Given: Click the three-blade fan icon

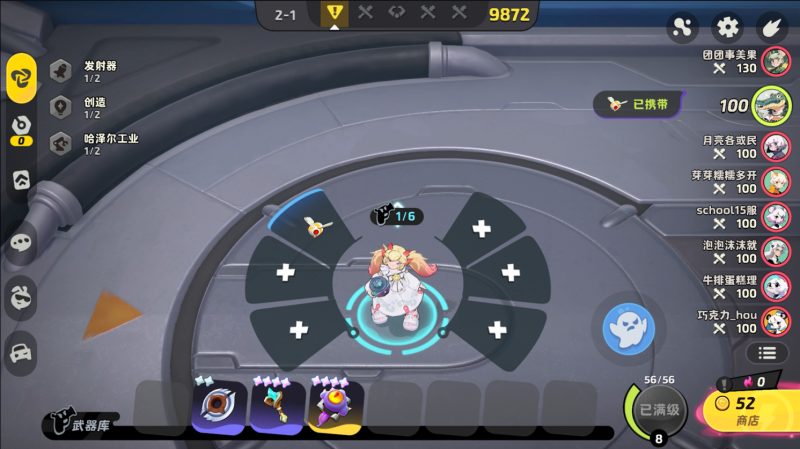Looking at the screenshot, I should (682, 27).
